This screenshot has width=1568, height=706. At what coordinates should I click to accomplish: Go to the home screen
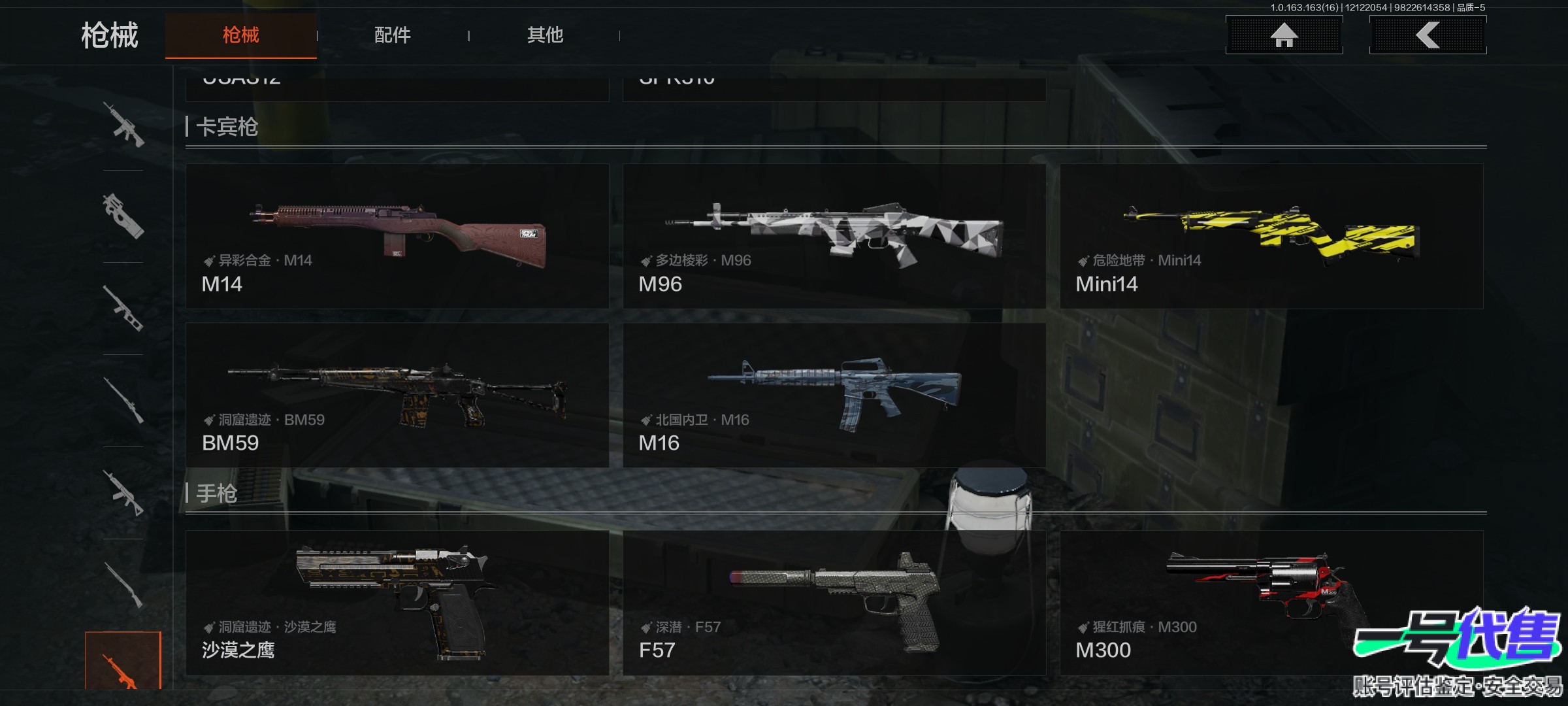1284,35
